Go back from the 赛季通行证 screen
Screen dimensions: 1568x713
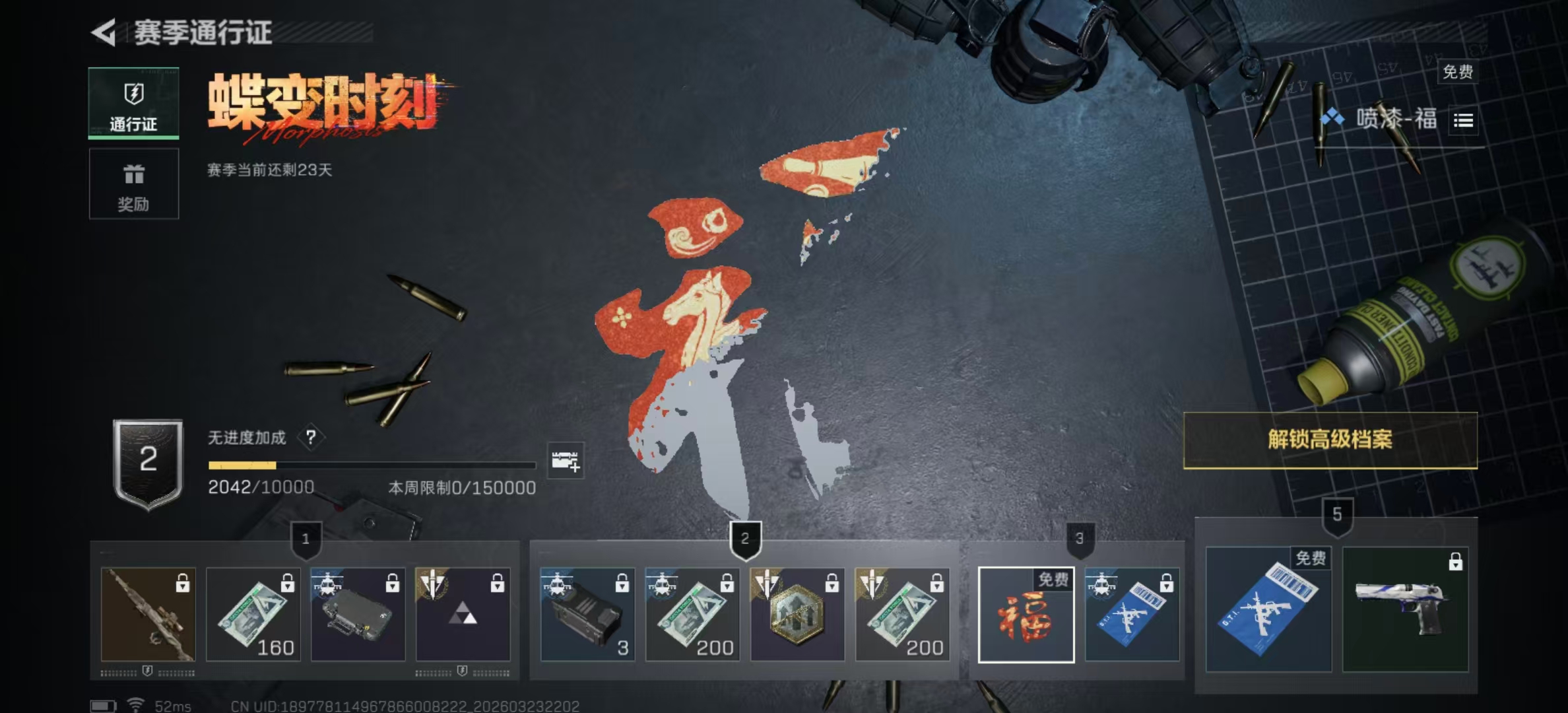pos(104,32)
